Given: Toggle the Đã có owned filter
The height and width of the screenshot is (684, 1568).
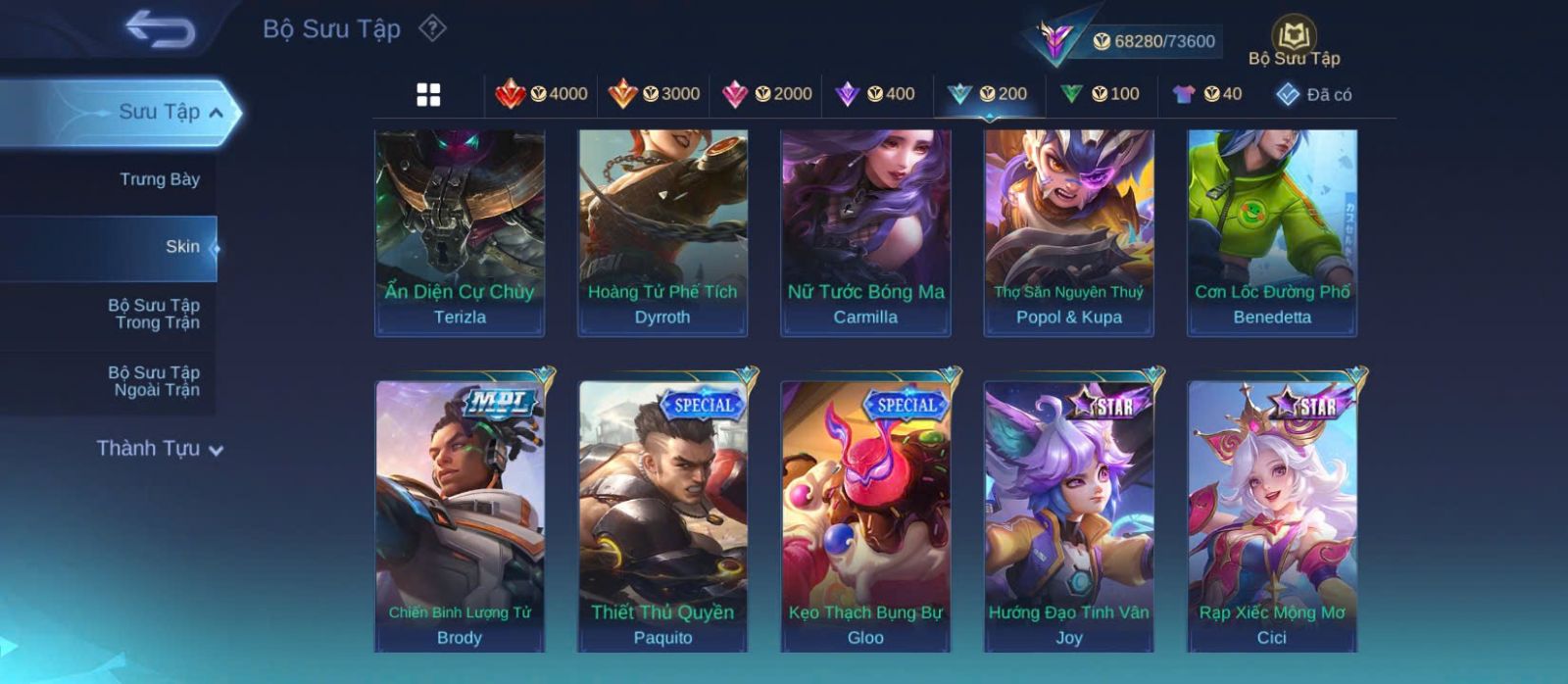Looking at the screenshot, I should point(1314,94).
